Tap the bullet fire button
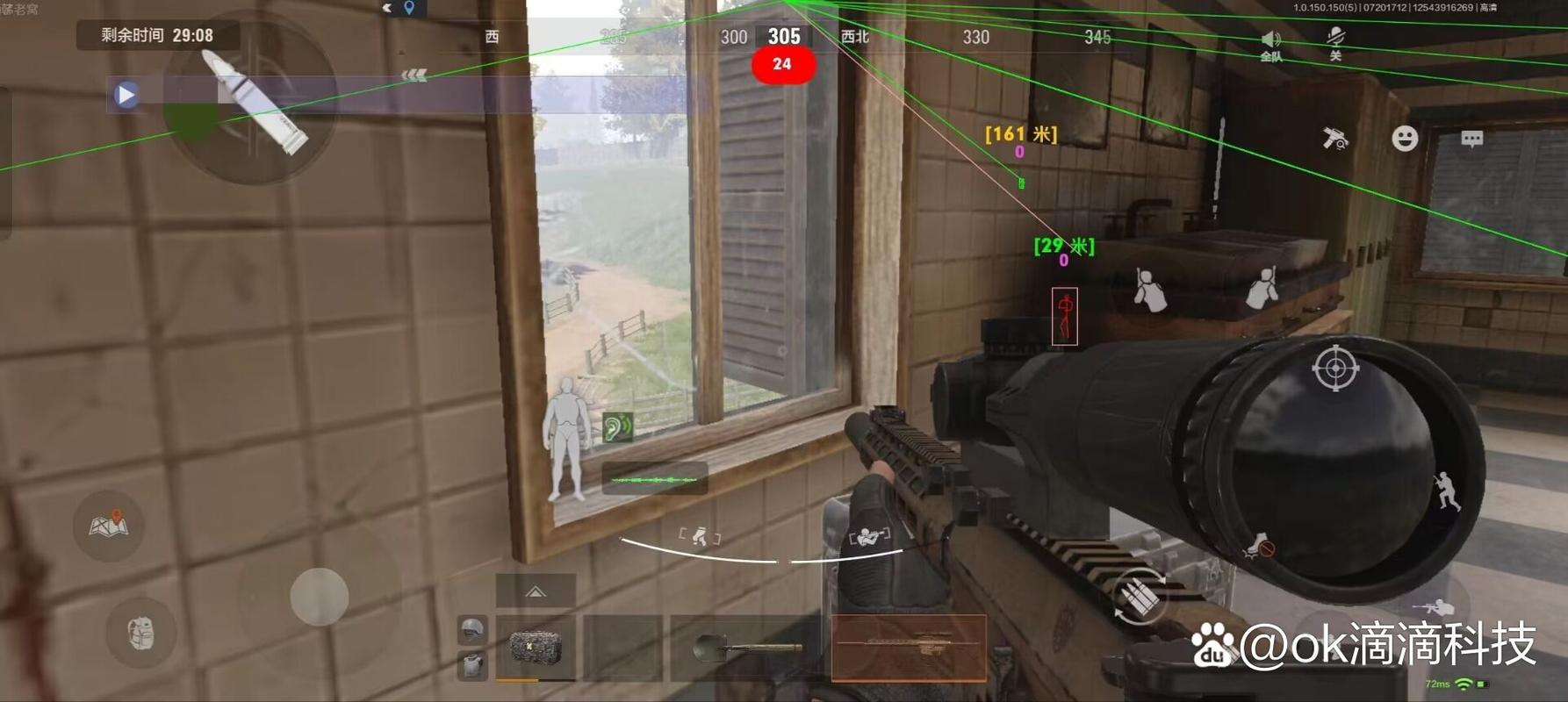Image resolution: width=1568 pixels, height=702 pixels. (x=254, y=102)
